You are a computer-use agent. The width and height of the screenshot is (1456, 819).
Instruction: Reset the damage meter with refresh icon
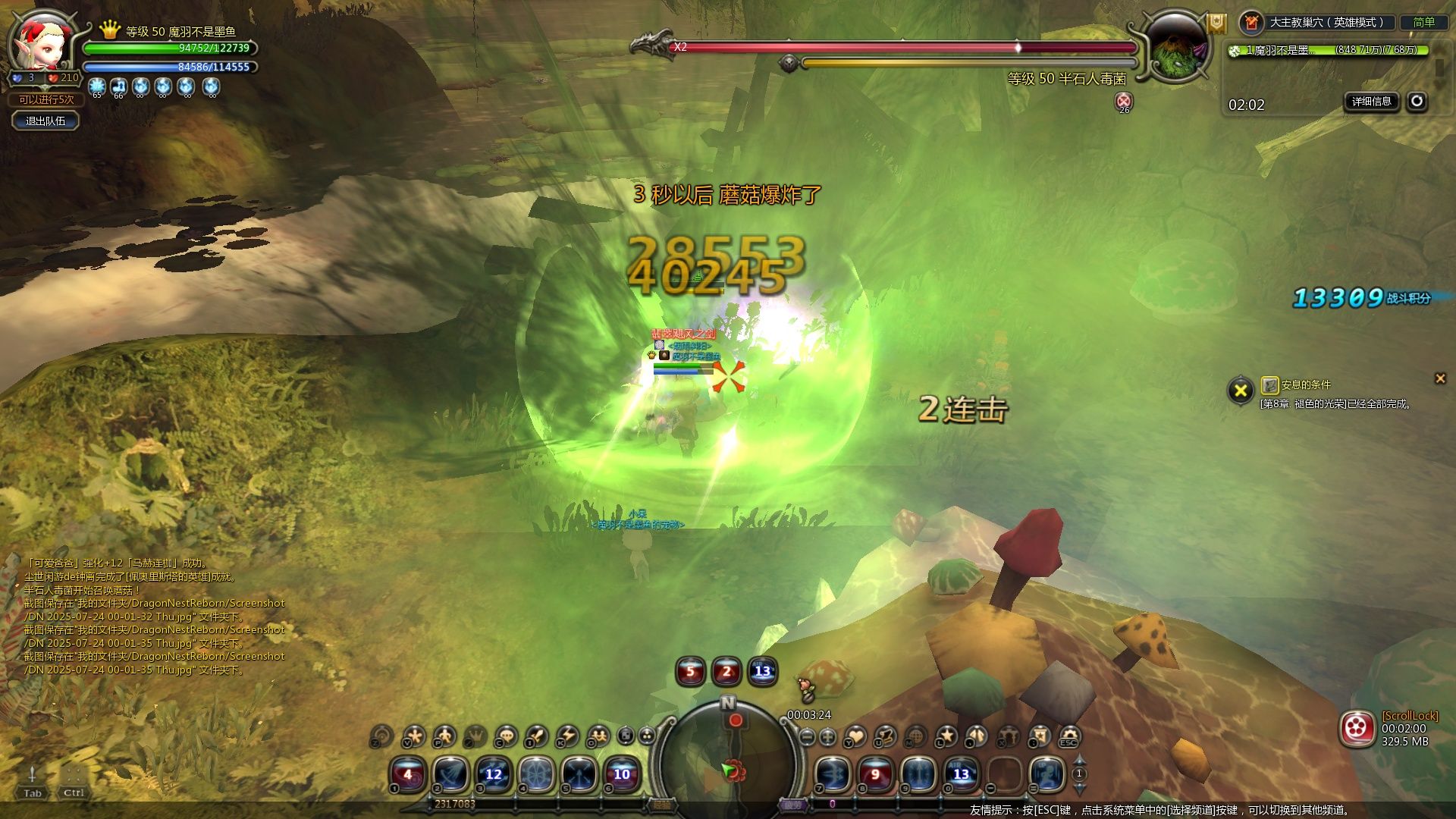(1417, 101)
